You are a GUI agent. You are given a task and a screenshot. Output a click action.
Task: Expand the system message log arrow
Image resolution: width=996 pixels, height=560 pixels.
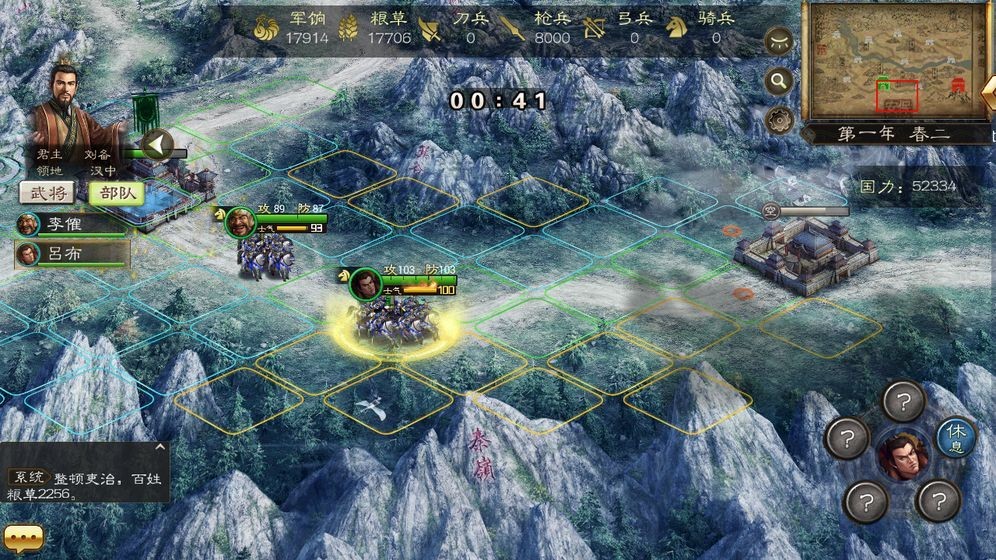tap(160, 448)
